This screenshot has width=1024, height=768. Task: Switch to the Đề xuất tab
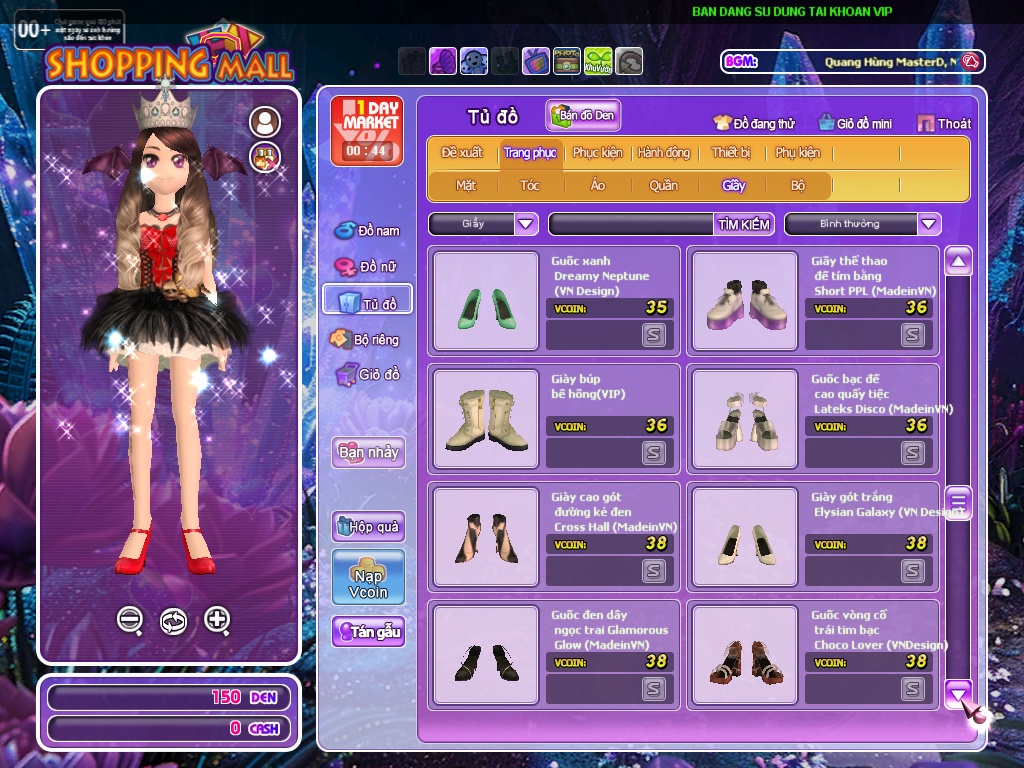coord(461,153)
